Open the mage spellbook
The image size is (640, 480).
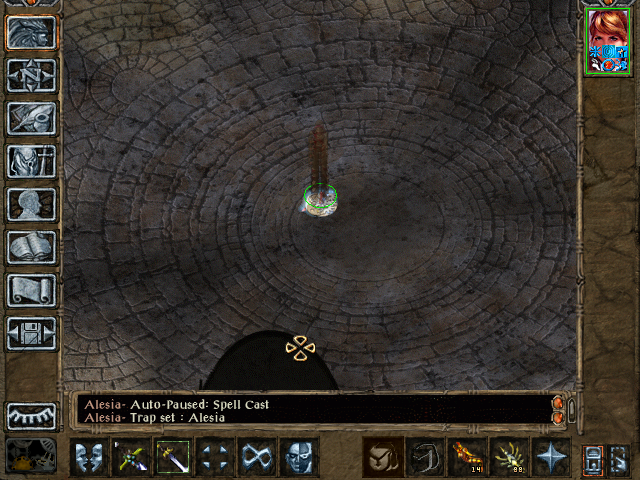coord(31,247)
